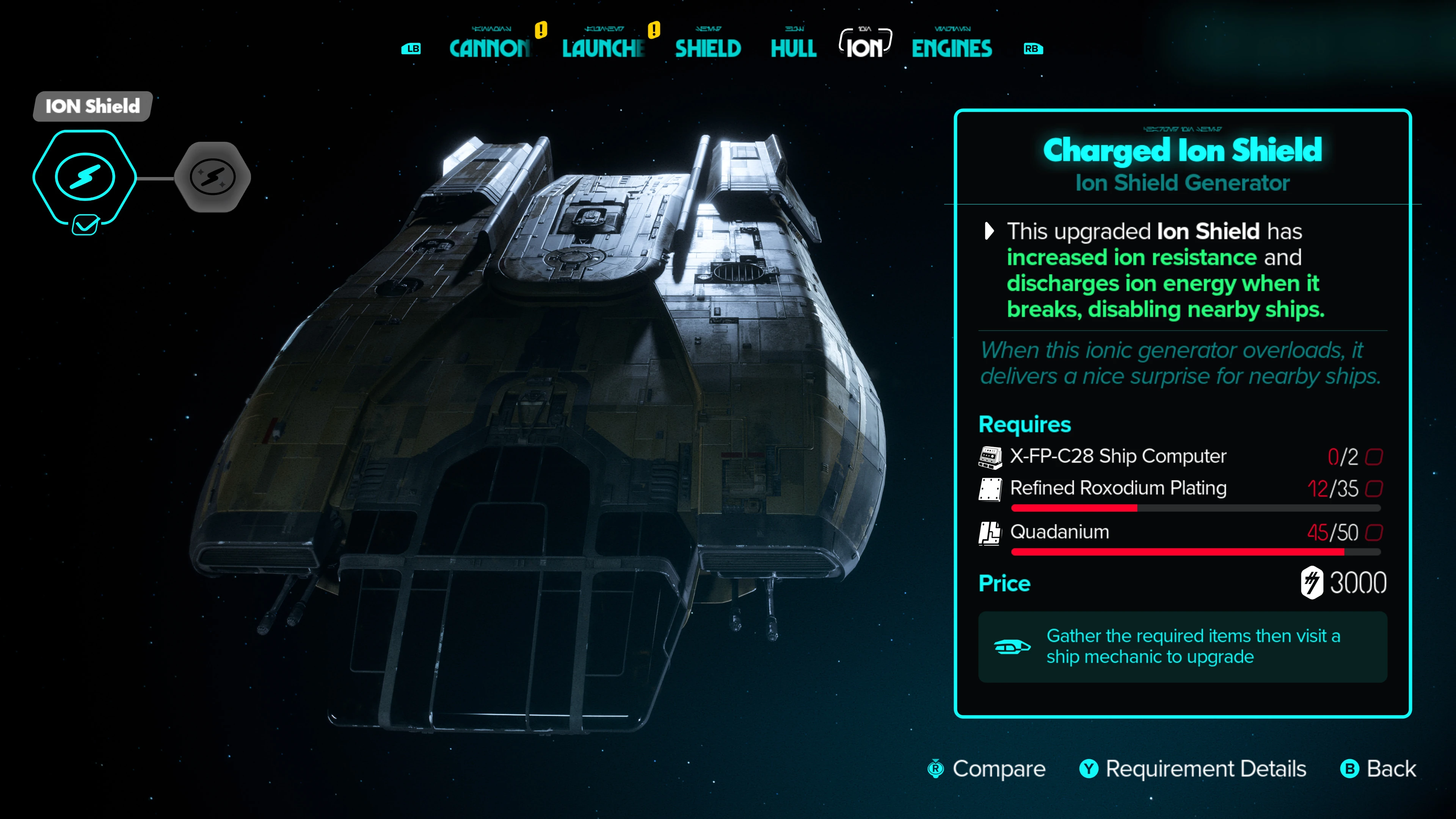Switch to the Cannon tab
Screen dimensions: 1456x819
pos(490,49)
